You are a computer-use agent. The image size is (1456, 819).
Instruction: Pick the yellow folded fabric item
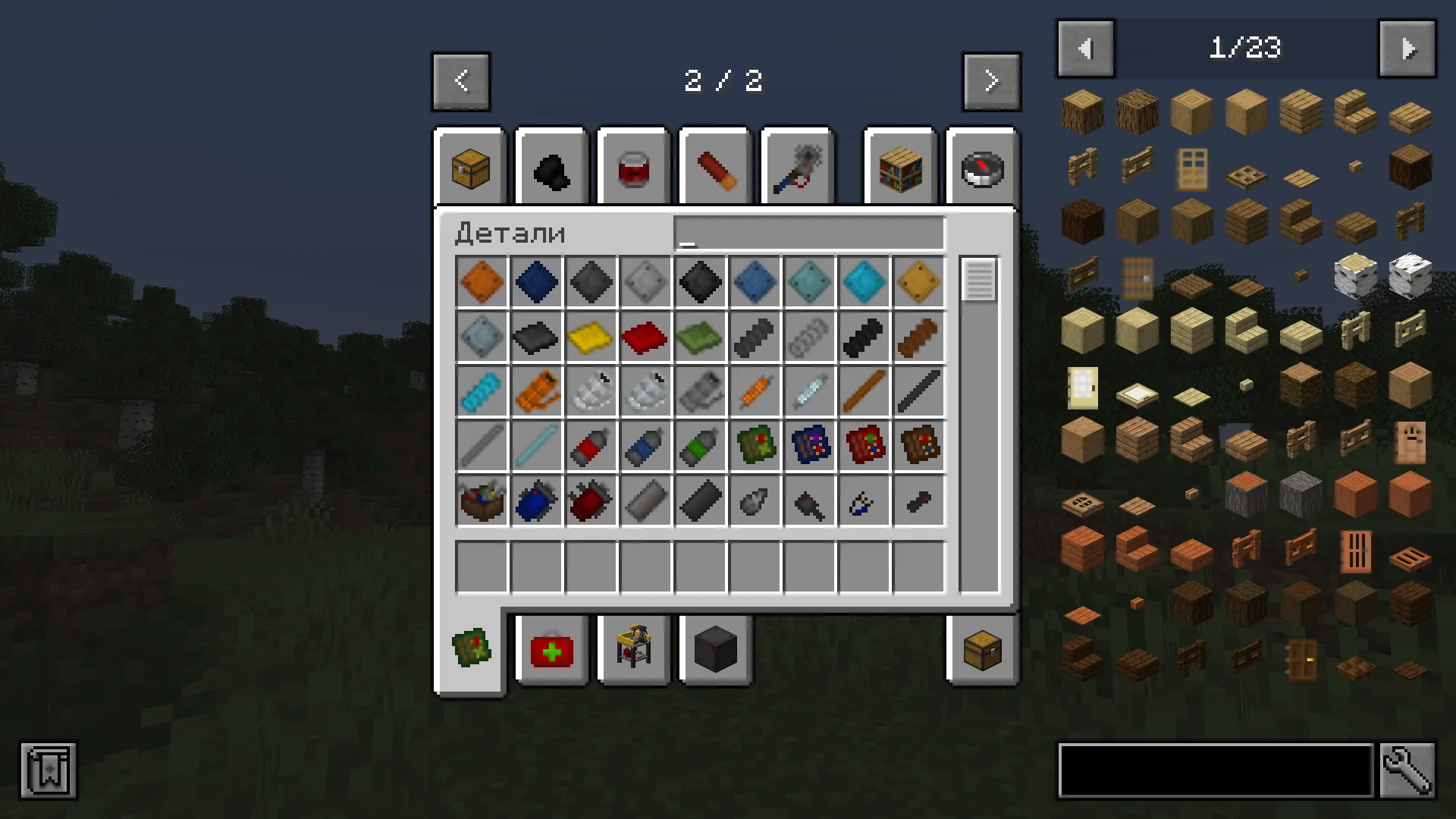point(591,337)
